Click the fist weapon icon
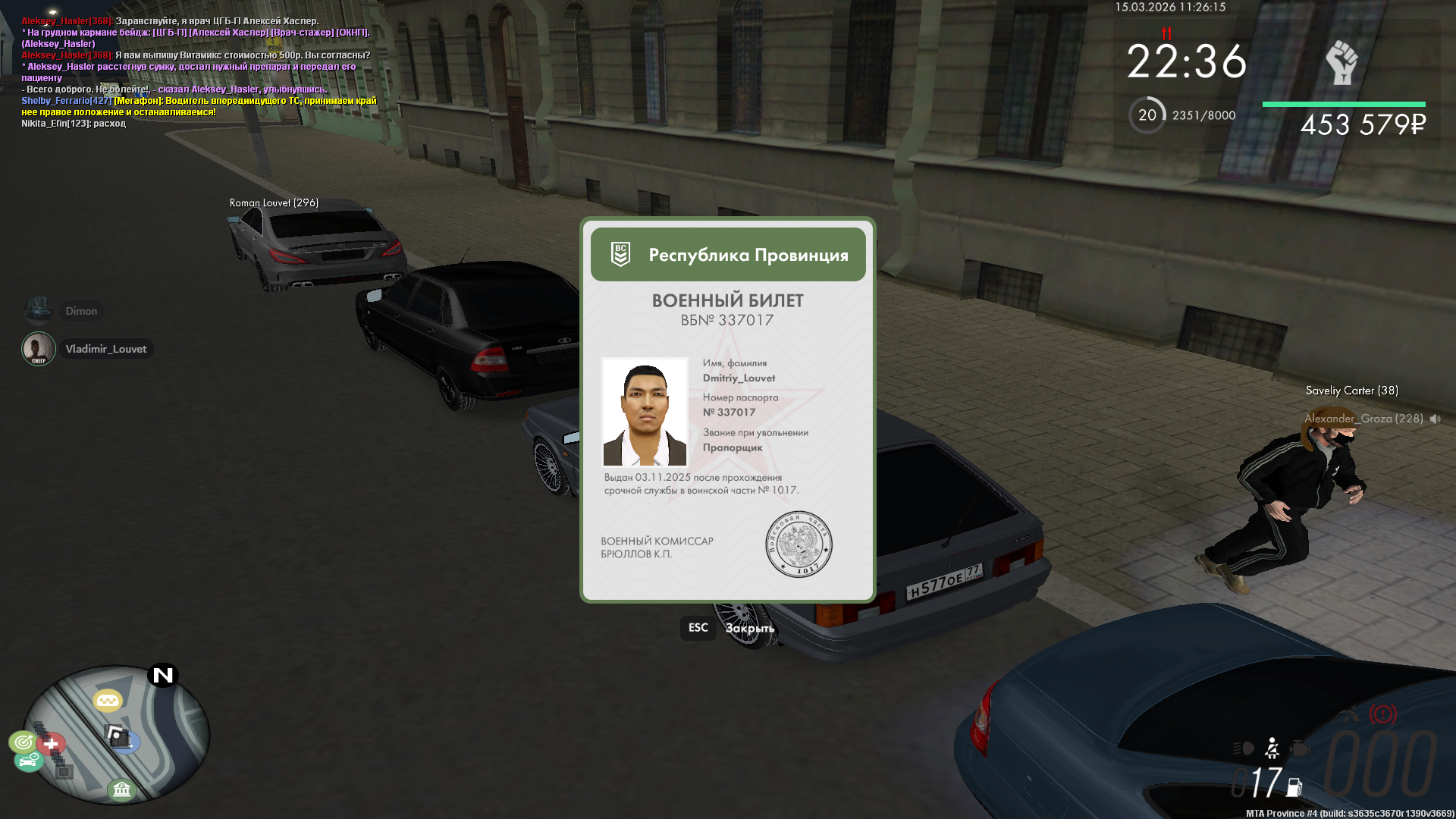The width and height of the screenshot is (1456, 819). [1341, 62]
